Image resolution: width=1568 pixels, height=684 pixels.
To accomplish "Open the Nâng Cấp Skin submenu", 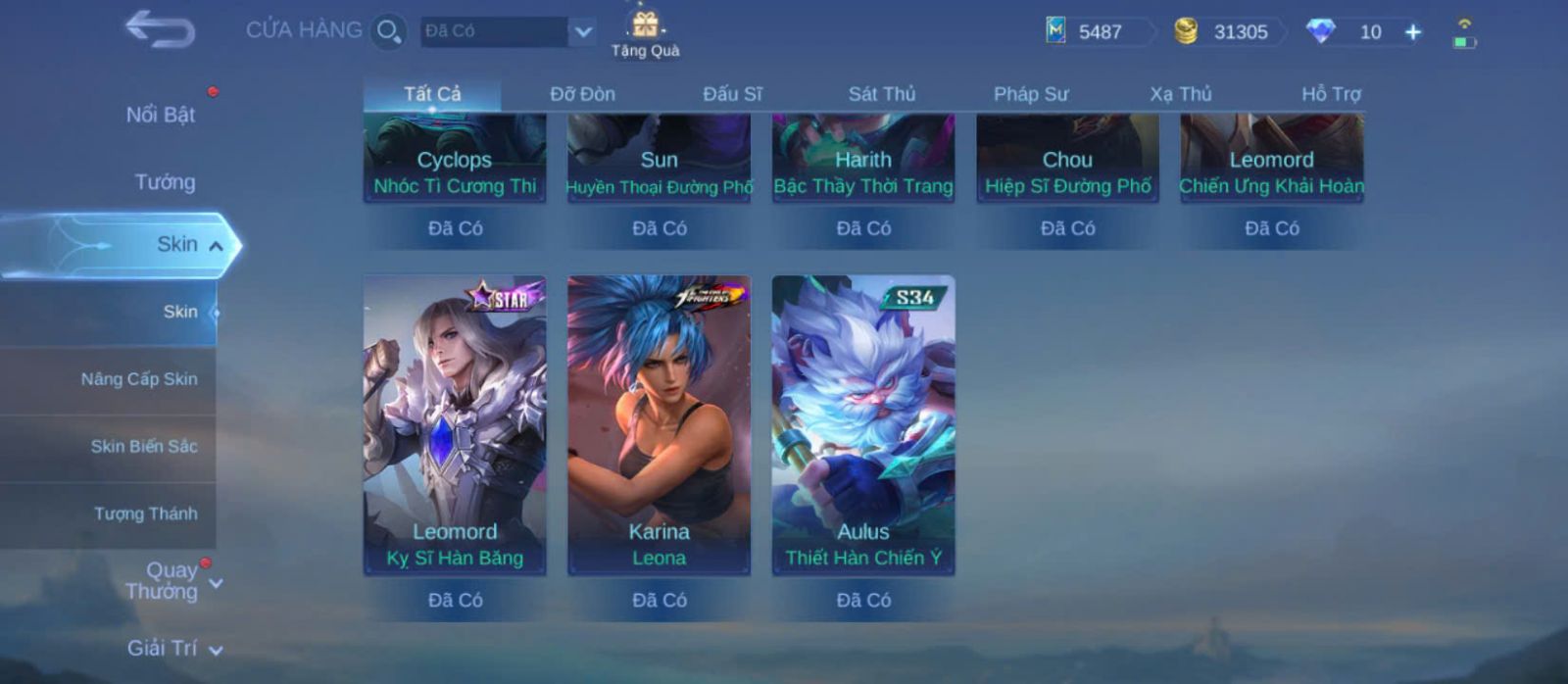I will [139, 379].
